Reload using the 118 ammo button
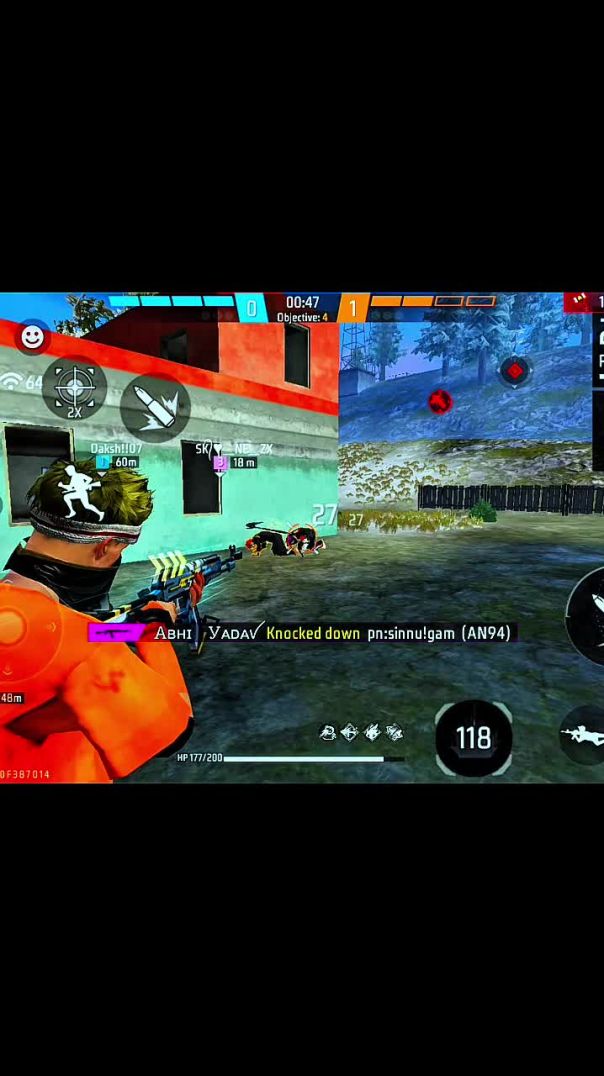Viewport: 604px width, 1076px height. pyautogui.click(x=473, y=738)
